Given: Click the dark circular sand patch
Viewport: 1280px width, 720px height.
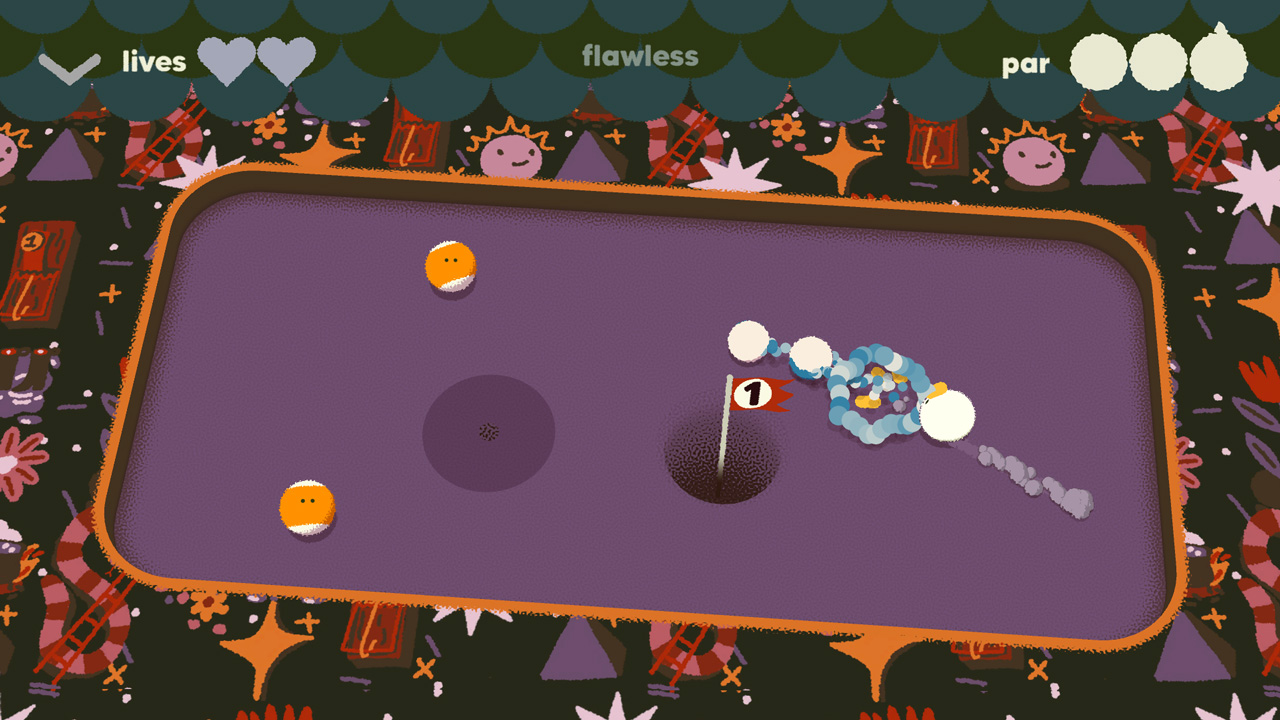Looking at the screenshot, I should 487,428.
